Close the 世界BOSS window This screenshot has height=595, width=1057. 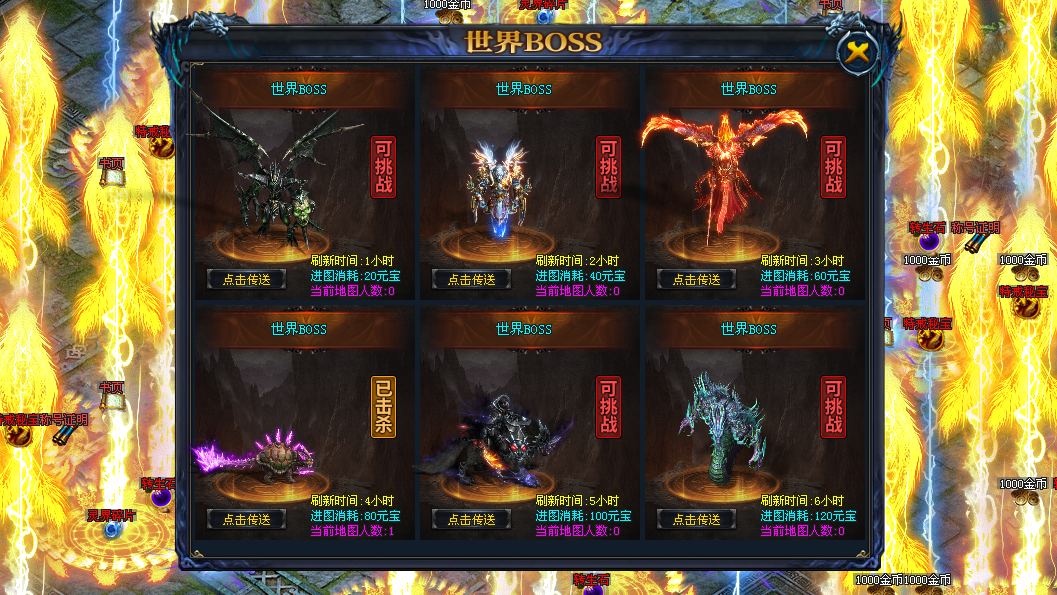pos(856,54)
